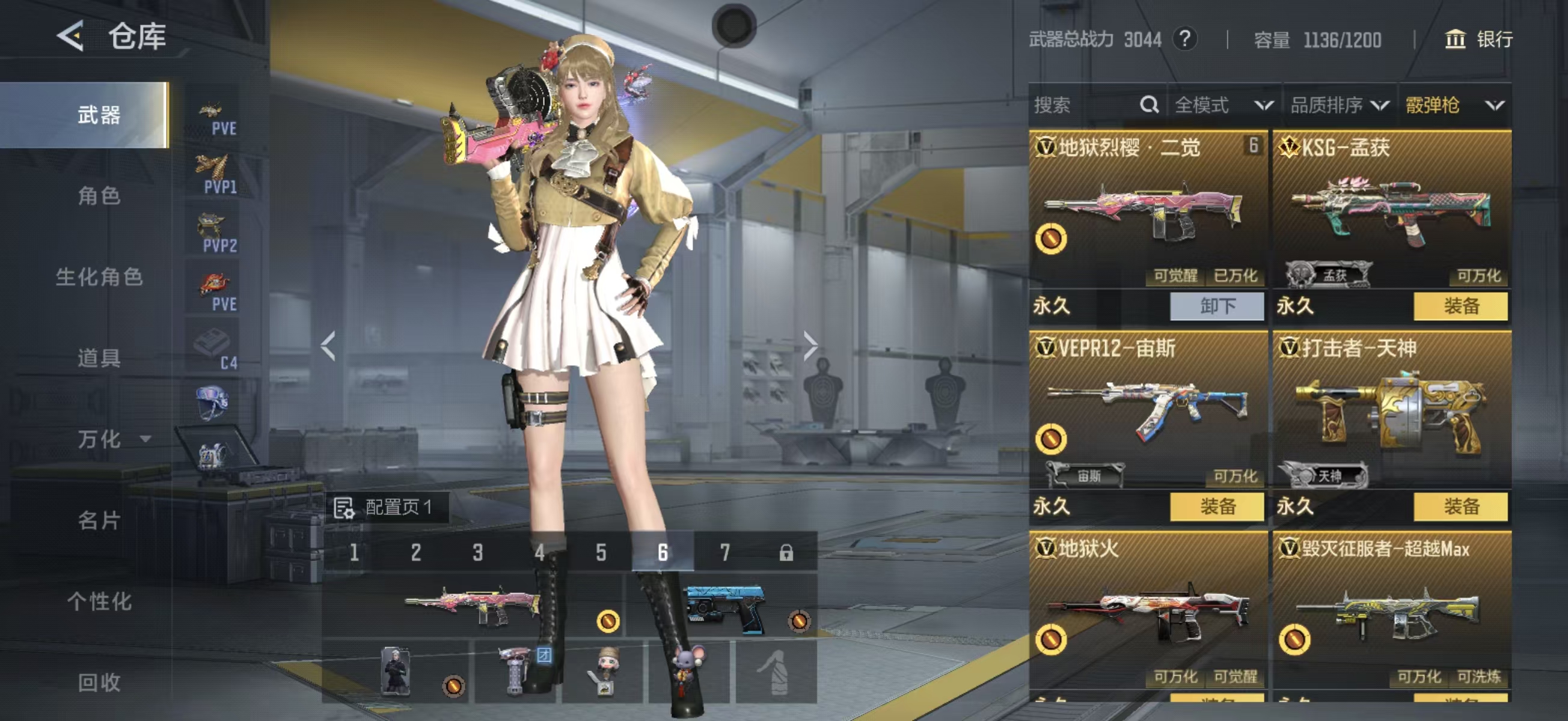The image size is (1568, 721).
Task: Open the 生化角色 category
Action: 99,277
